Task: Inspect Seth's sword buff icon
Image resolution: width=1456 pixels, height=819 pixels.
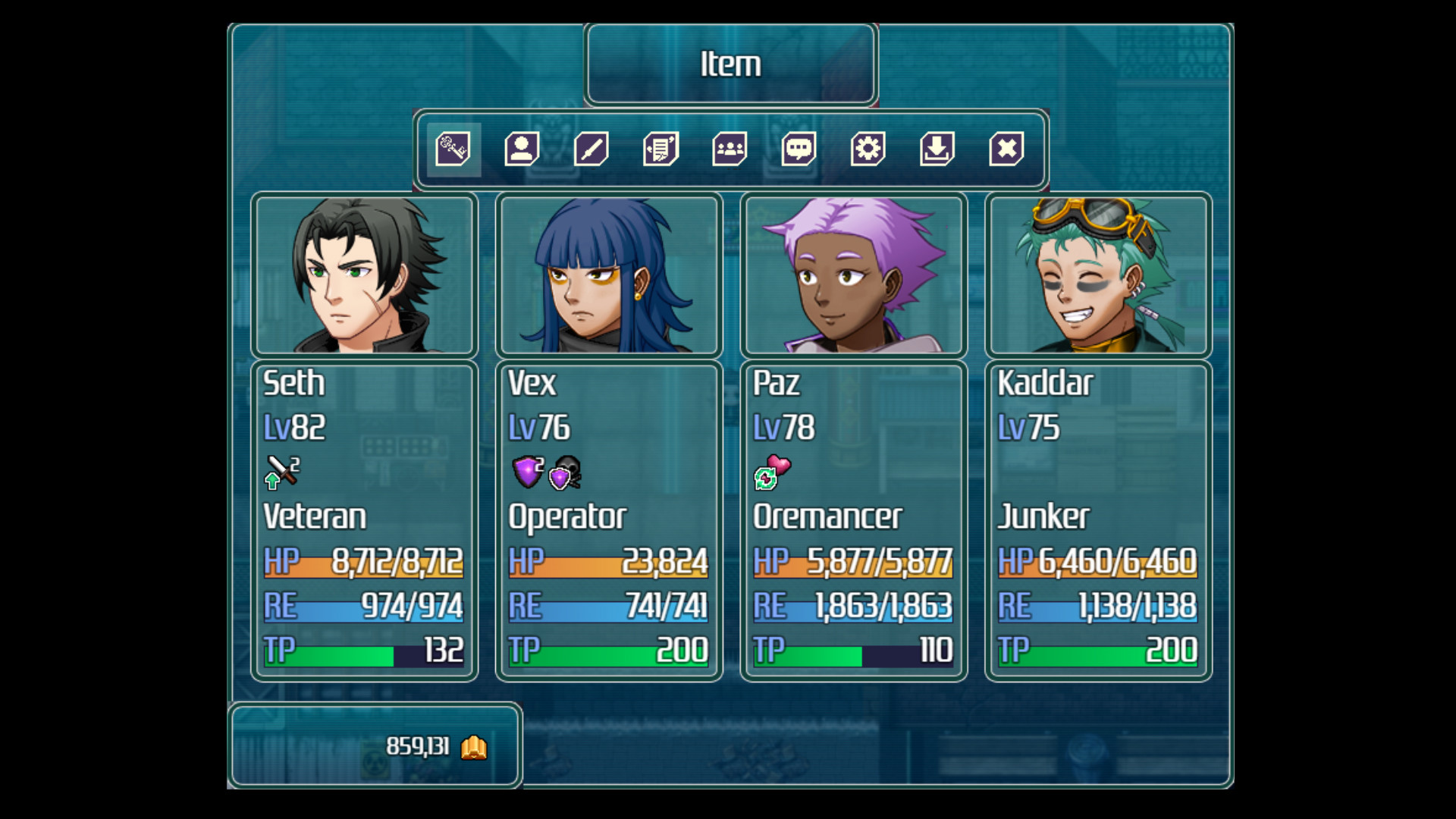Action: [281, 472]
